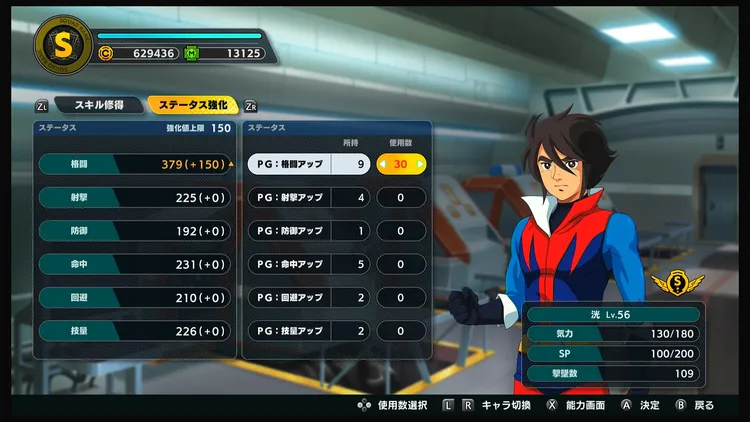Select the 技量 status row
Image resolution: width=750 pixels, height=422 pixels.
(134, 331)
